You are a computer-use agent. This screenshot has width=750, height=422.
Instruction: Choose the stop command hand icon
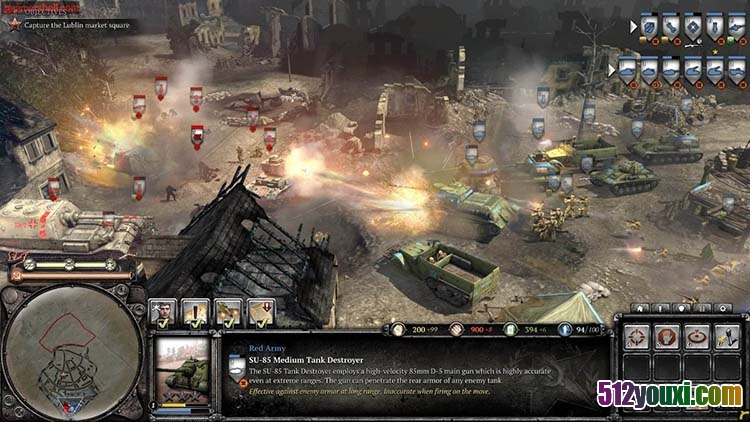coord(667,337)
